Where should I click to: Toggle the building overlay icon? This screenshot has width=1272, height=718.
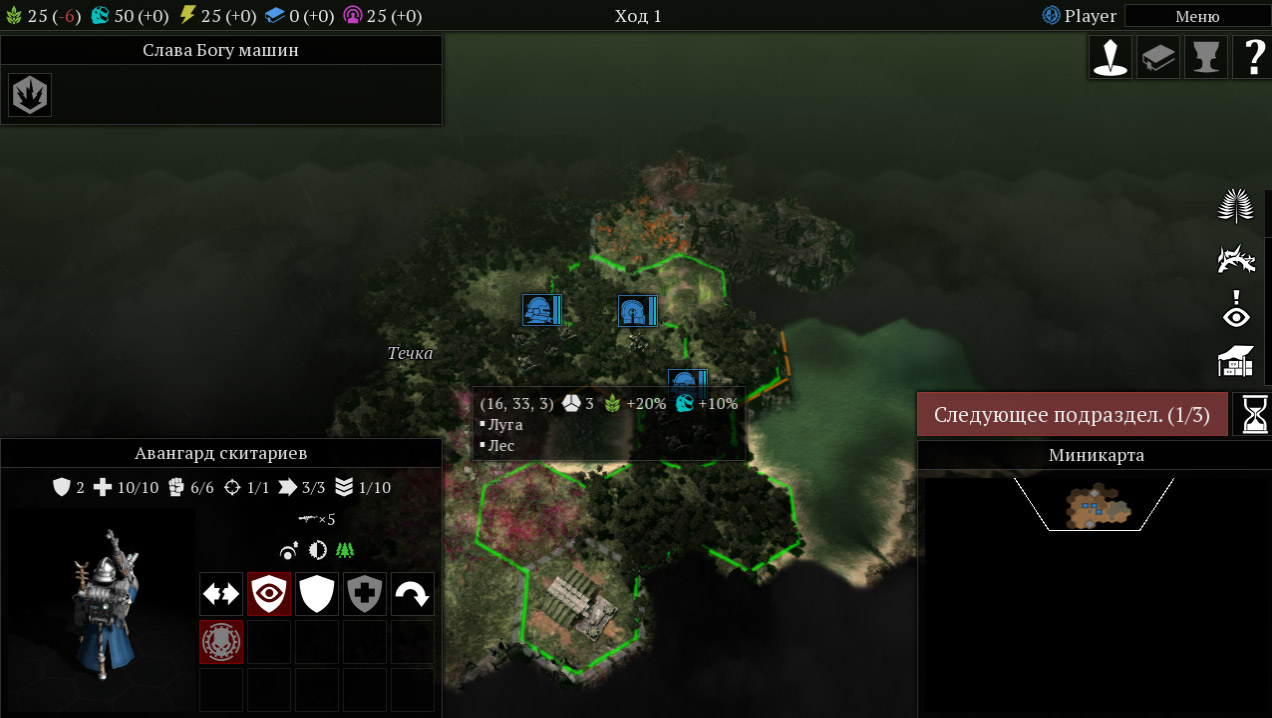coord(1237,361)
